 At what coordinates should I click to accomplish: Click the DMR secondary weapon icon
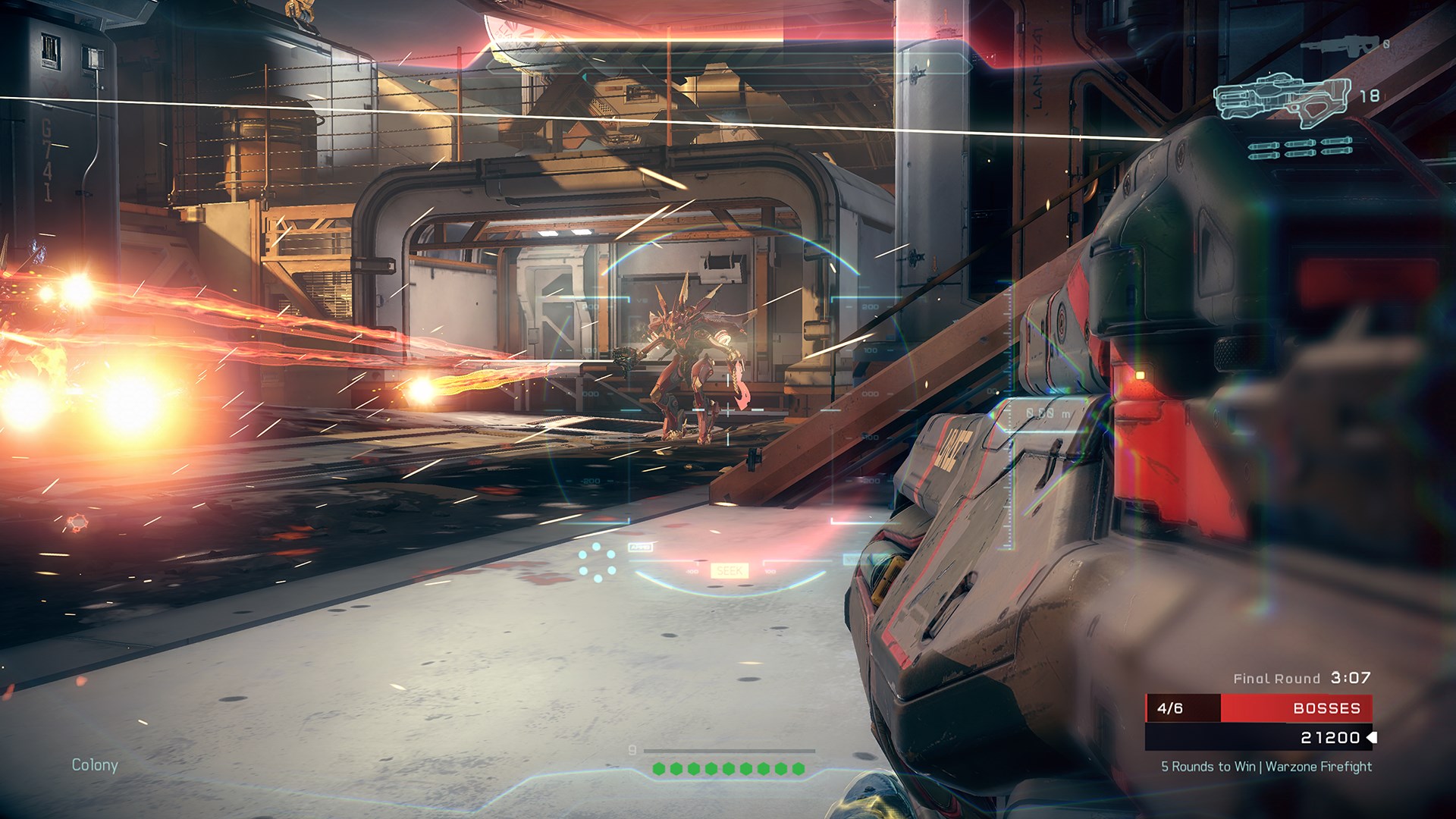(1340, 45)
